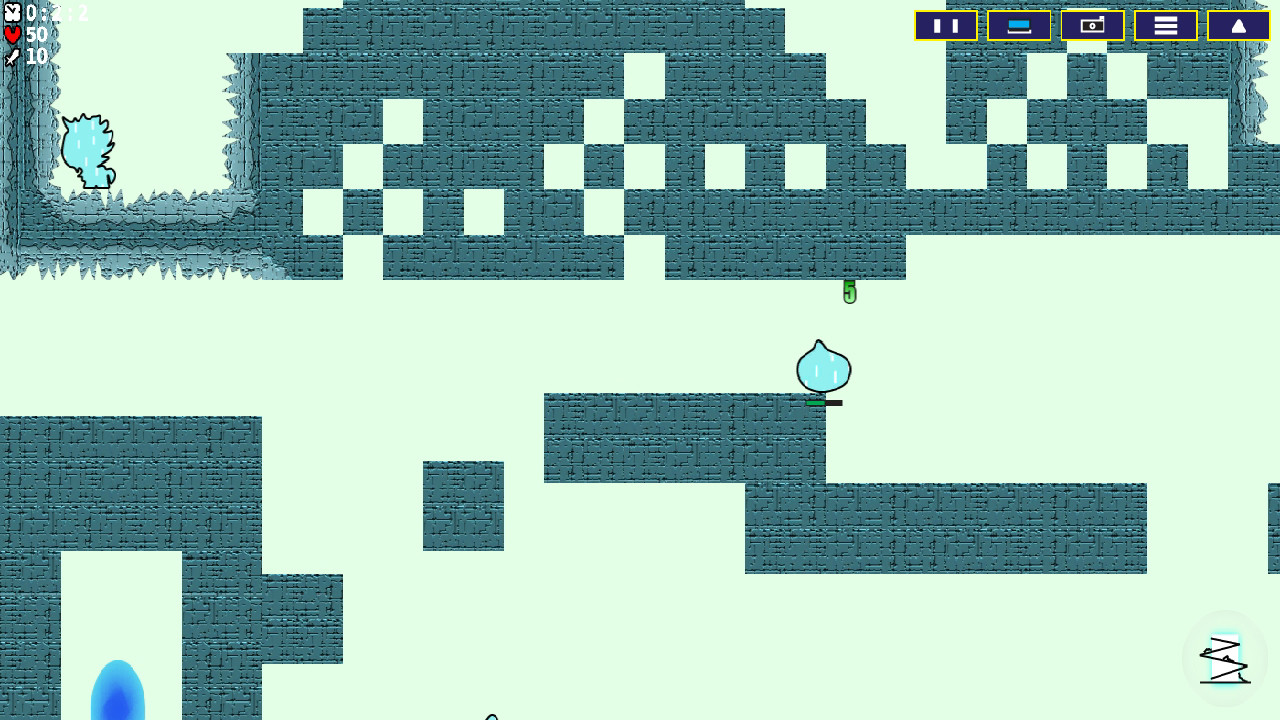
Task: Tap the zigzag minimap emblem in corner
Action: pos(1223,659)
